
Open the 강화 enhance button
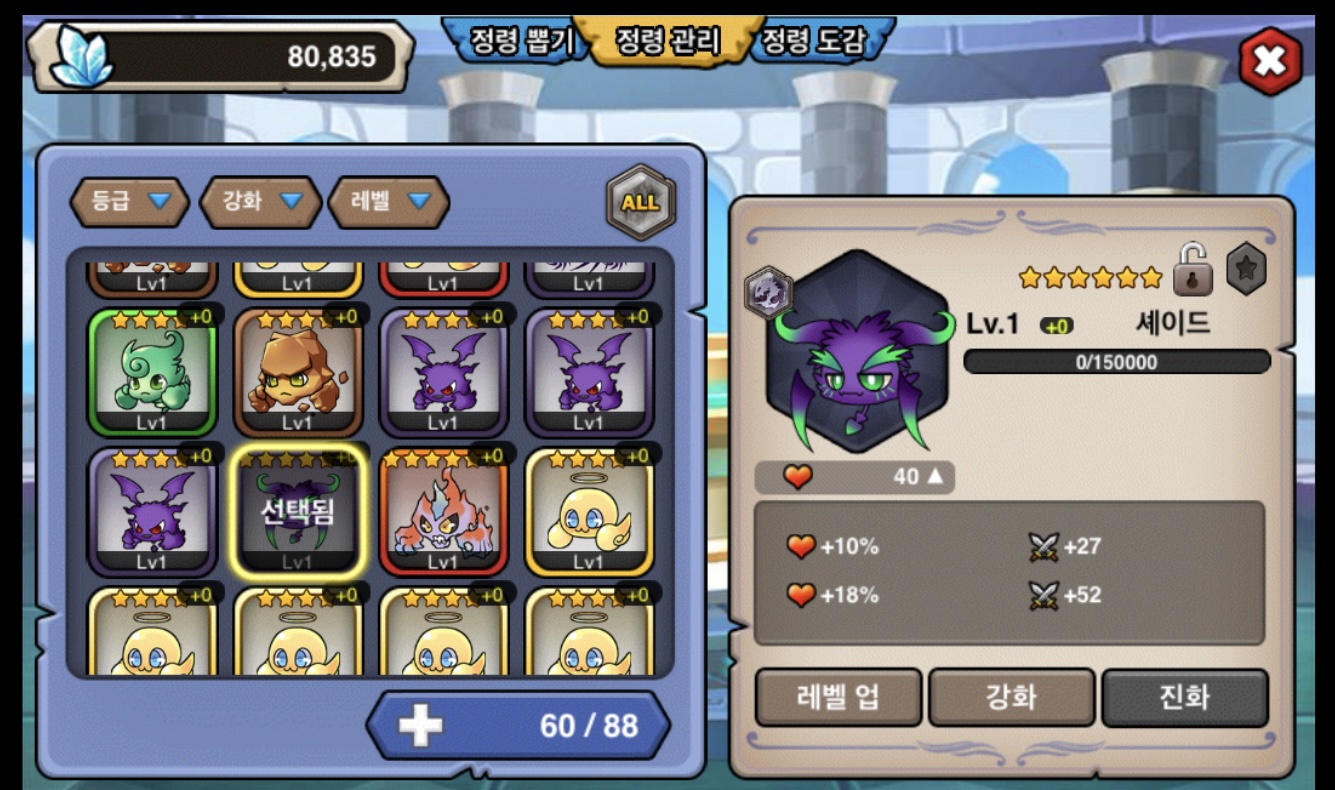tap(1011, 697)
